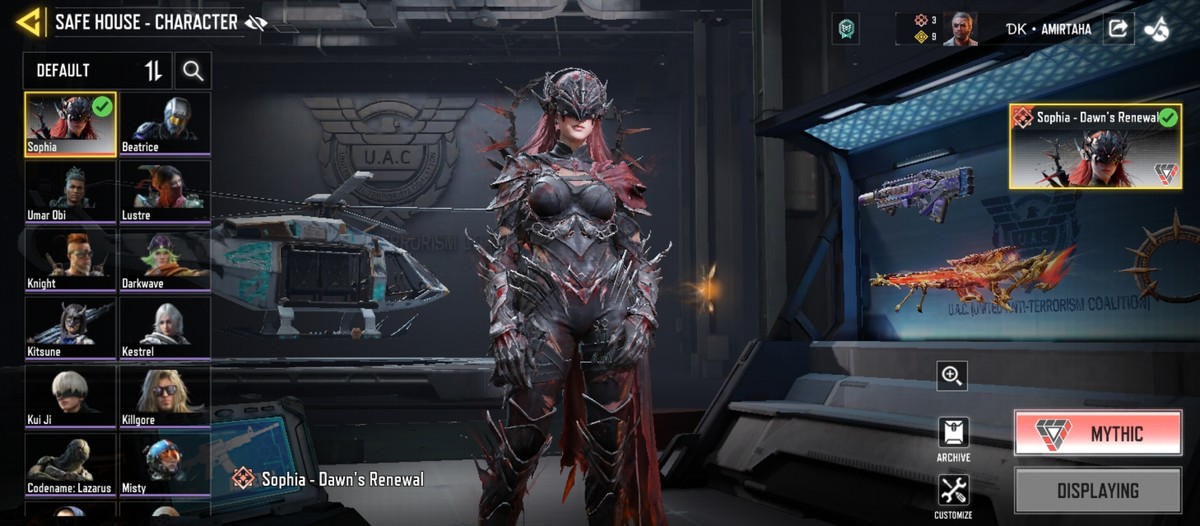
Task: Open the character search magnifier
Action: [193, 71]
